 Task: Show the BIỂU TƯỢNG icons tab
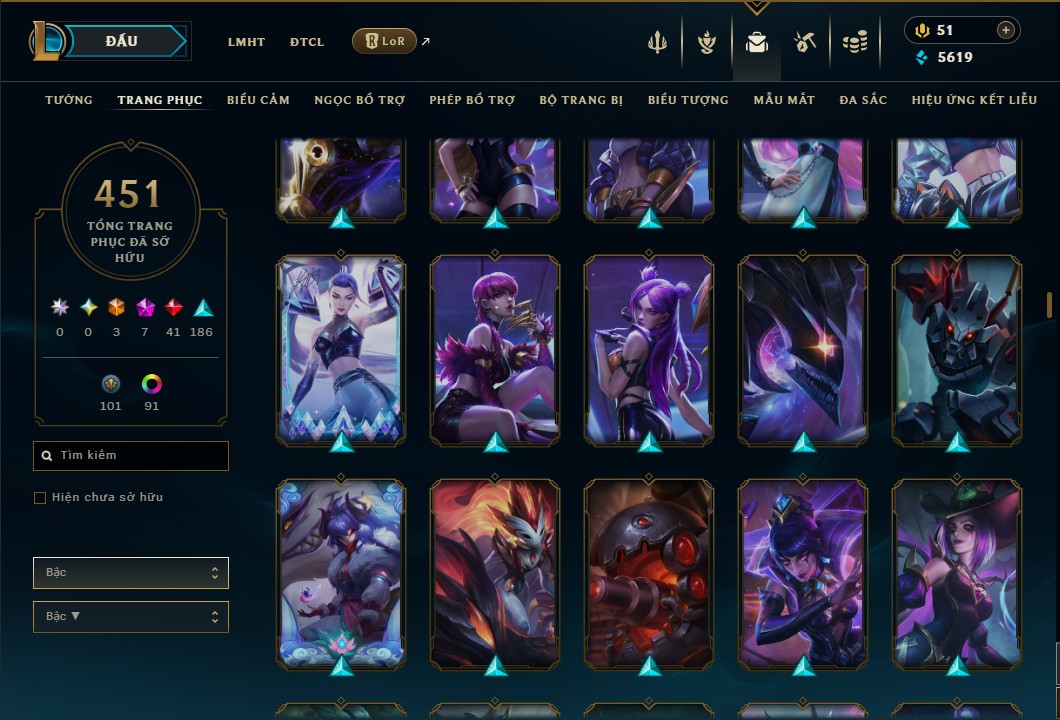[x=688, y=100]
